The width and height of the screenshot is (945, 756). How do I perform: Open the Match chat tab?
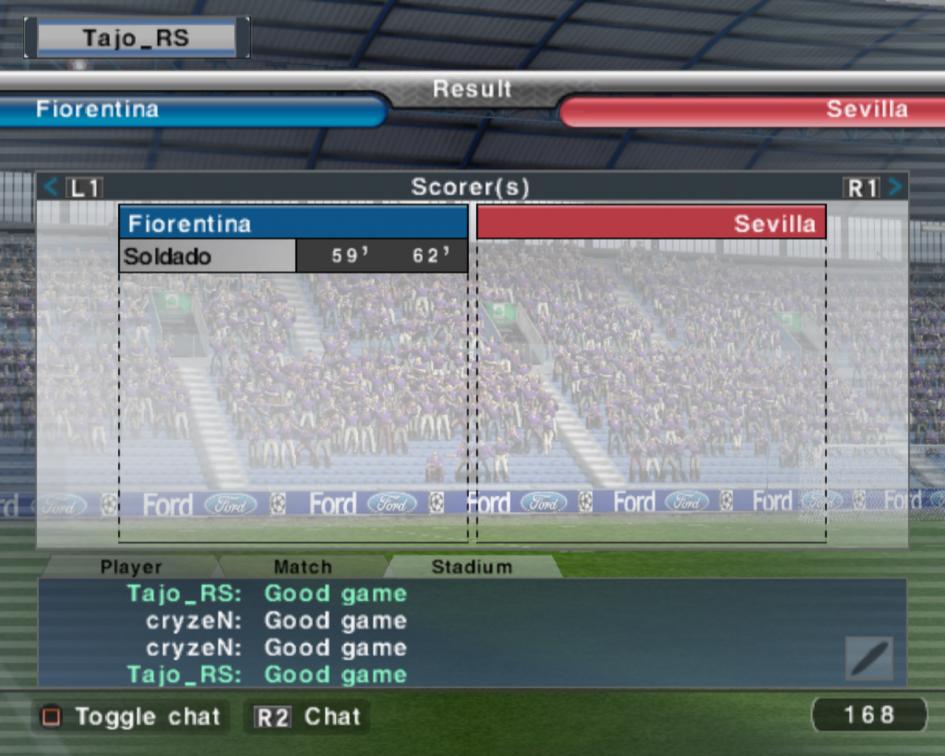click(x=302, y=567)
